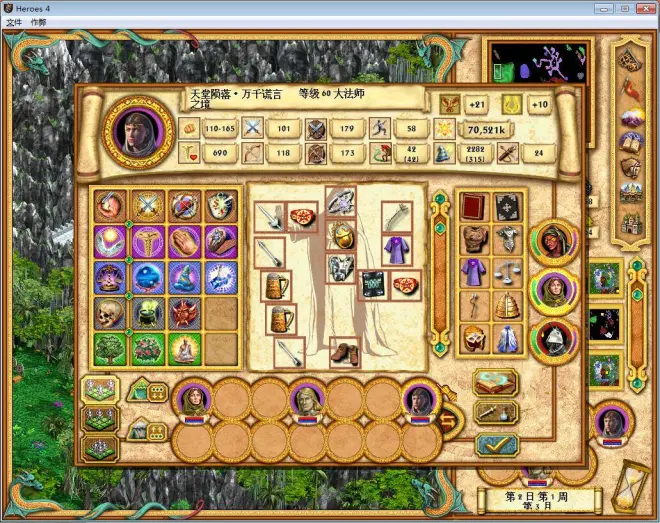
Task: Pick the equipped purple robe slot
Action: click(397, 248)
